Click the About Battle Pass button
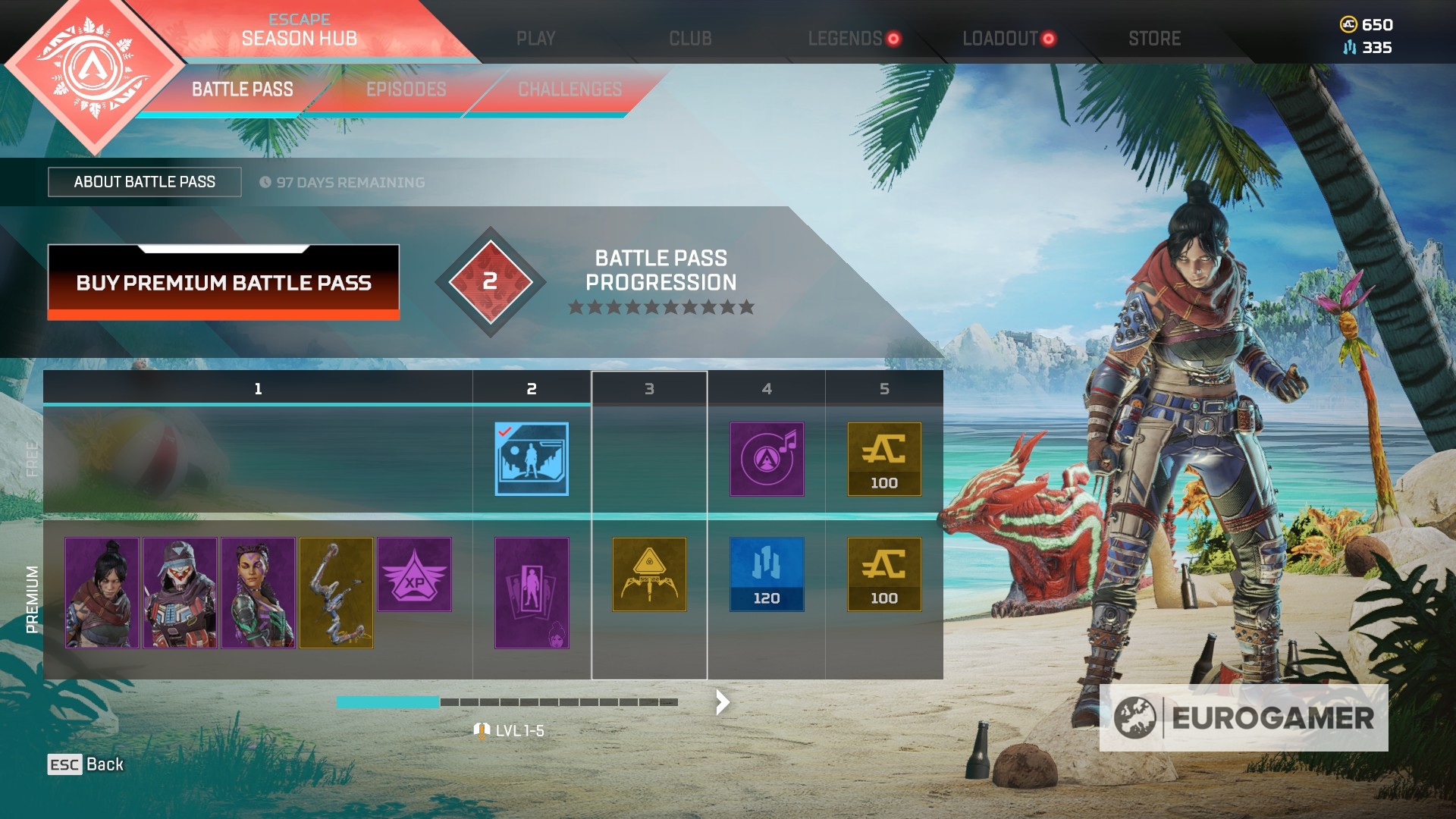Screen dimensions: 1456x819 tap(144, 182)
